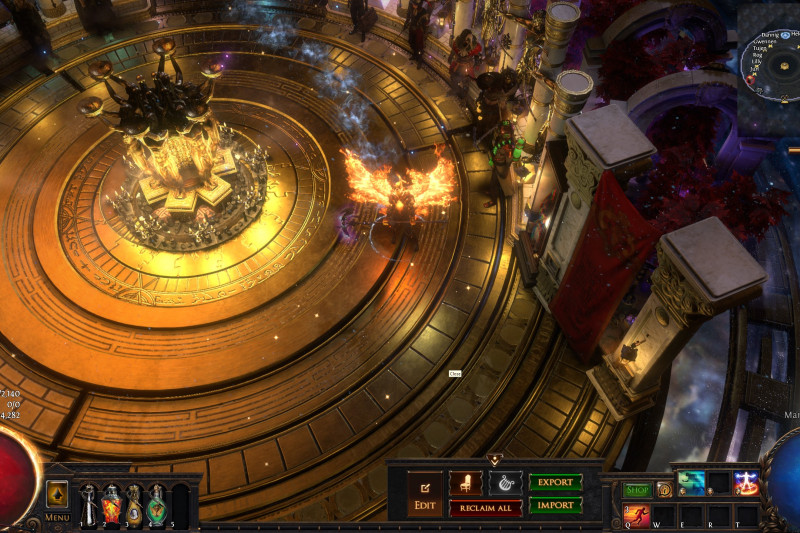
Task: Click the Import hideout button
Action: tap(555, 505)
